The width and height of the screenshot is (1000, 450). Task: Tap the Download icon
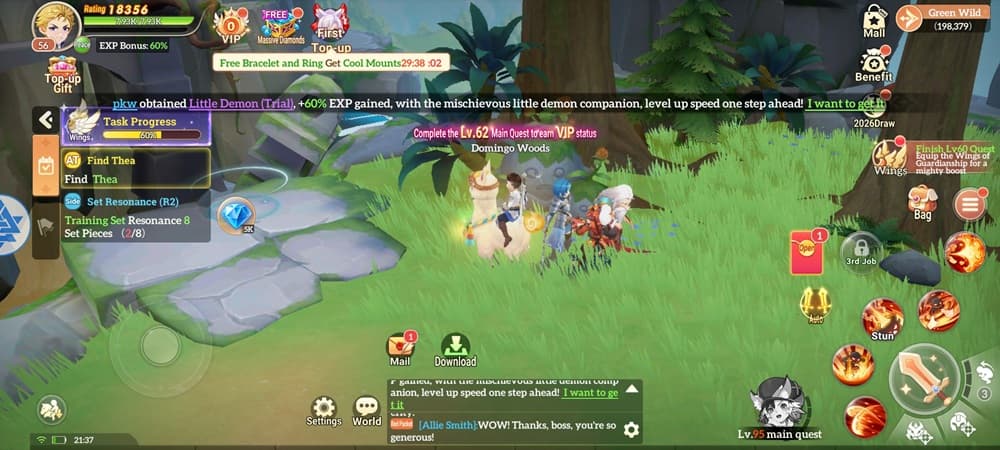455,346
